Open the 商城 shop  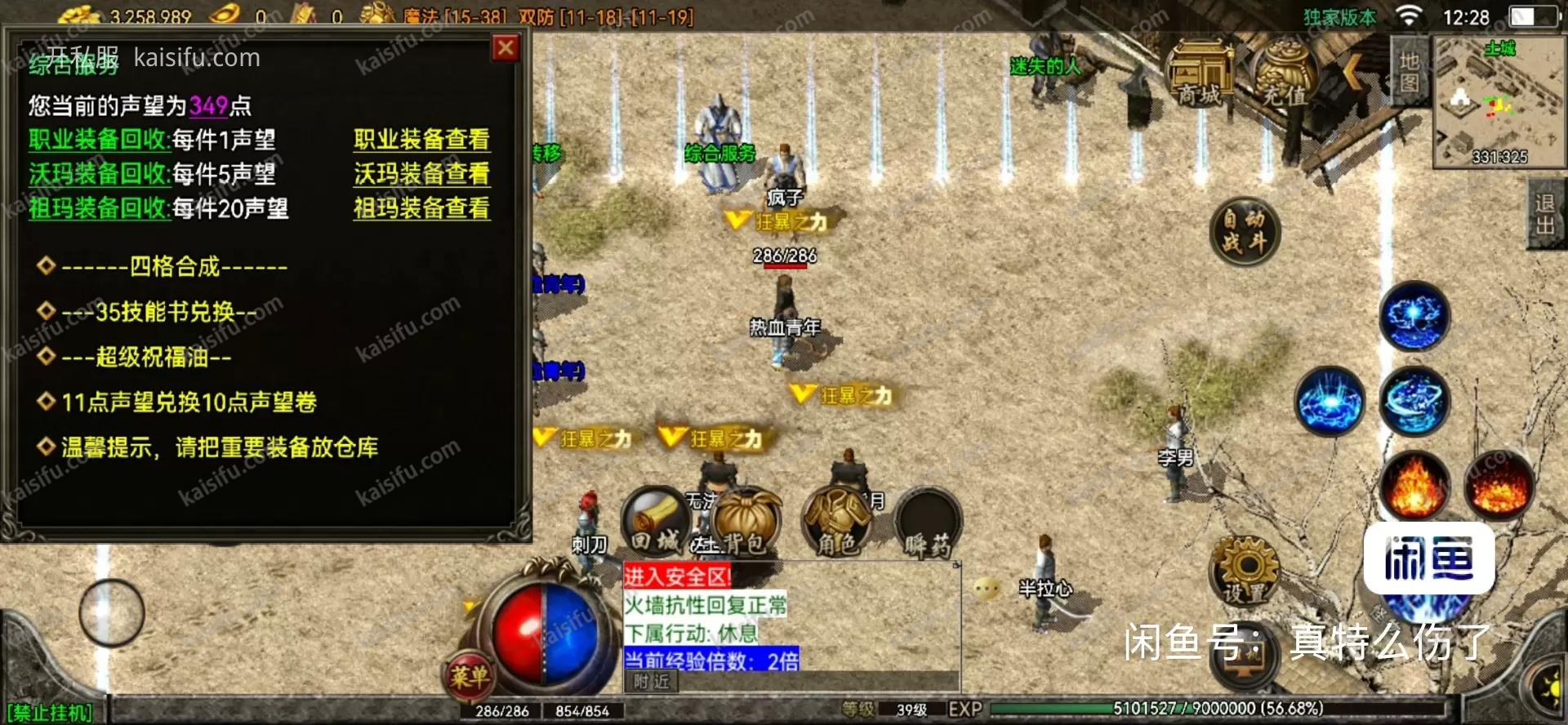tap(1199, 75)
